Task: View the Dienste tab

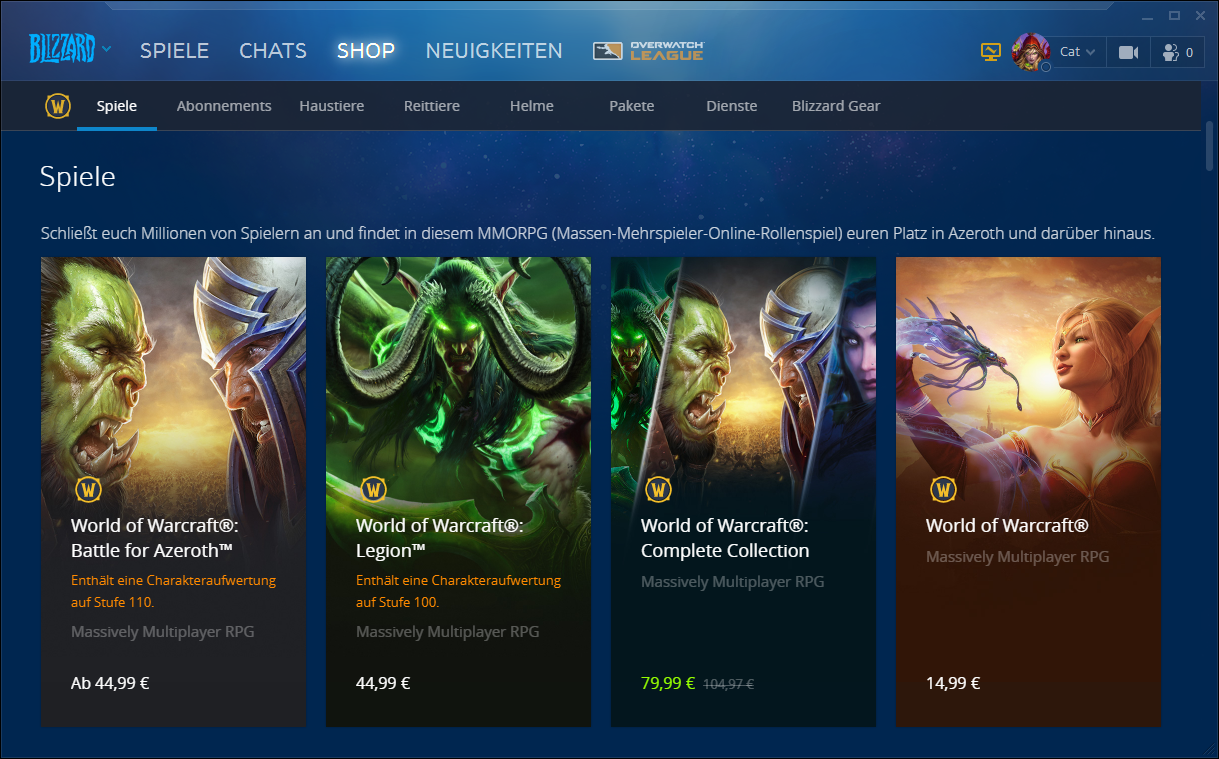Action: tap(732, 106)
